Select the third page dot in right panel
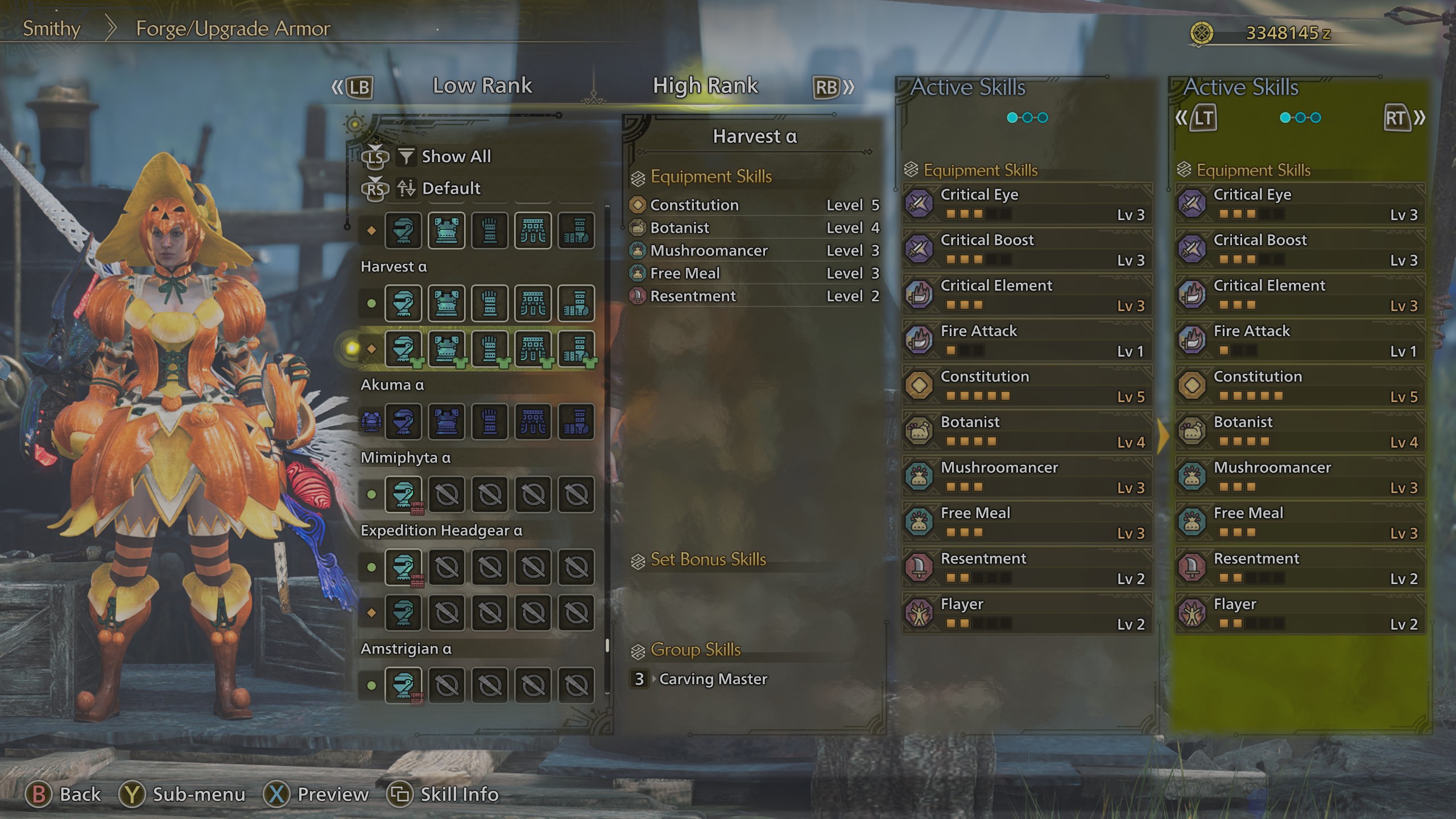The width and height of the screenshot is (1456, 819). coord(1316,117)
